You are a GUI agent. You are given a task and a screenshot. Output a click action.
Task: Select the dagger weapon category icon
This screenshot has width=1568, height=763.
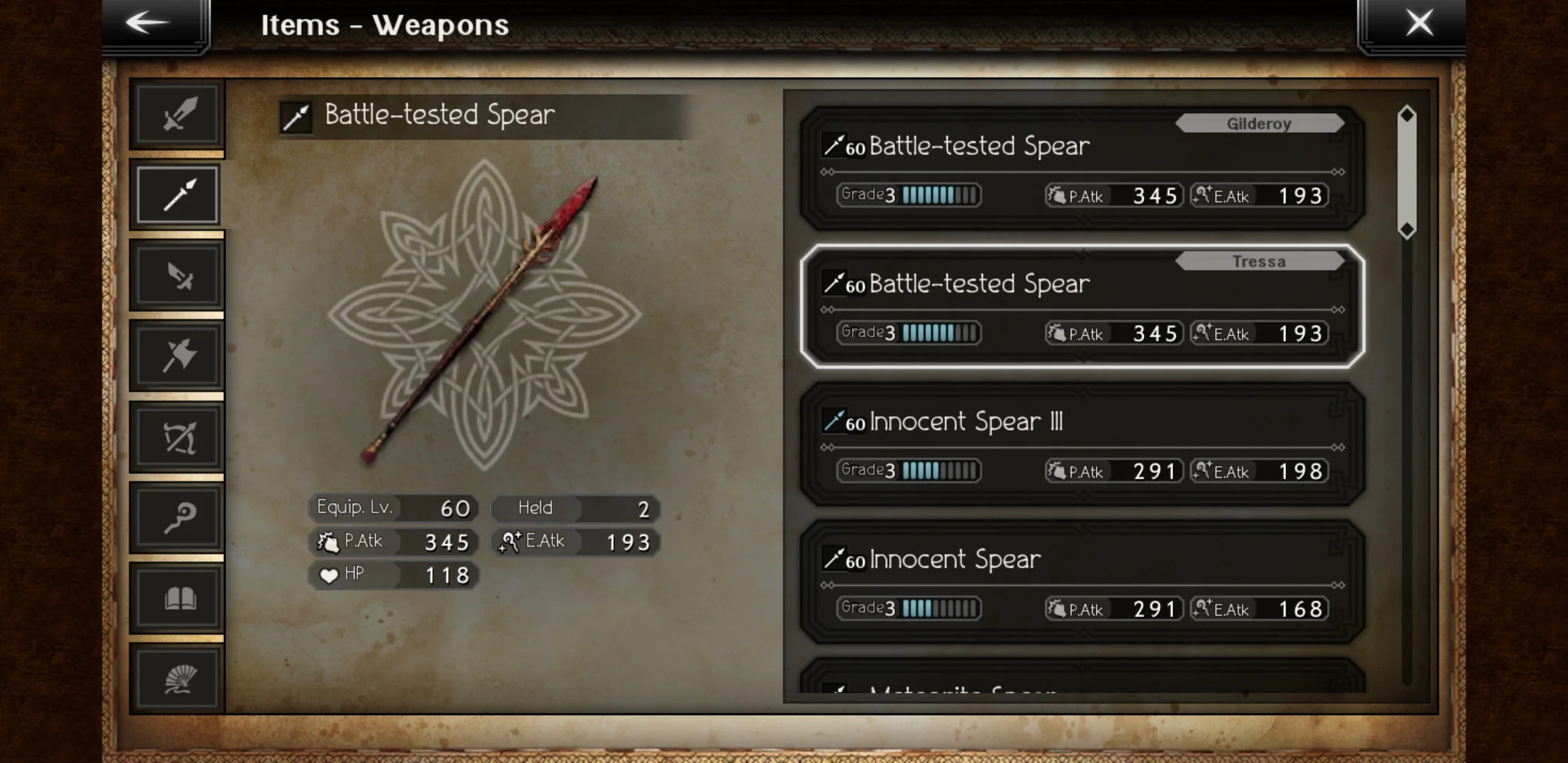177,276
